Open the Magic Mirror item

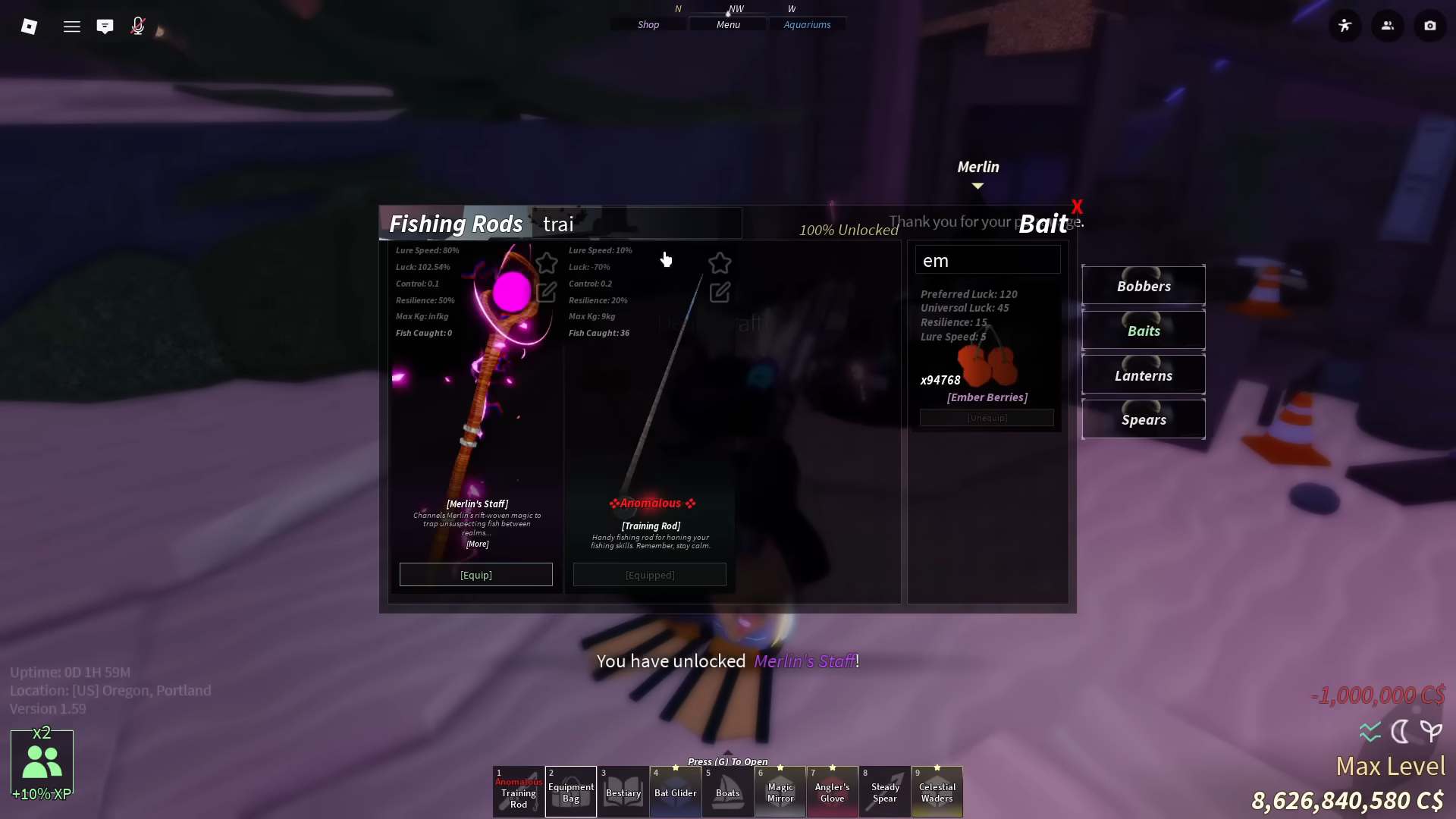click(x=780, y=792)
